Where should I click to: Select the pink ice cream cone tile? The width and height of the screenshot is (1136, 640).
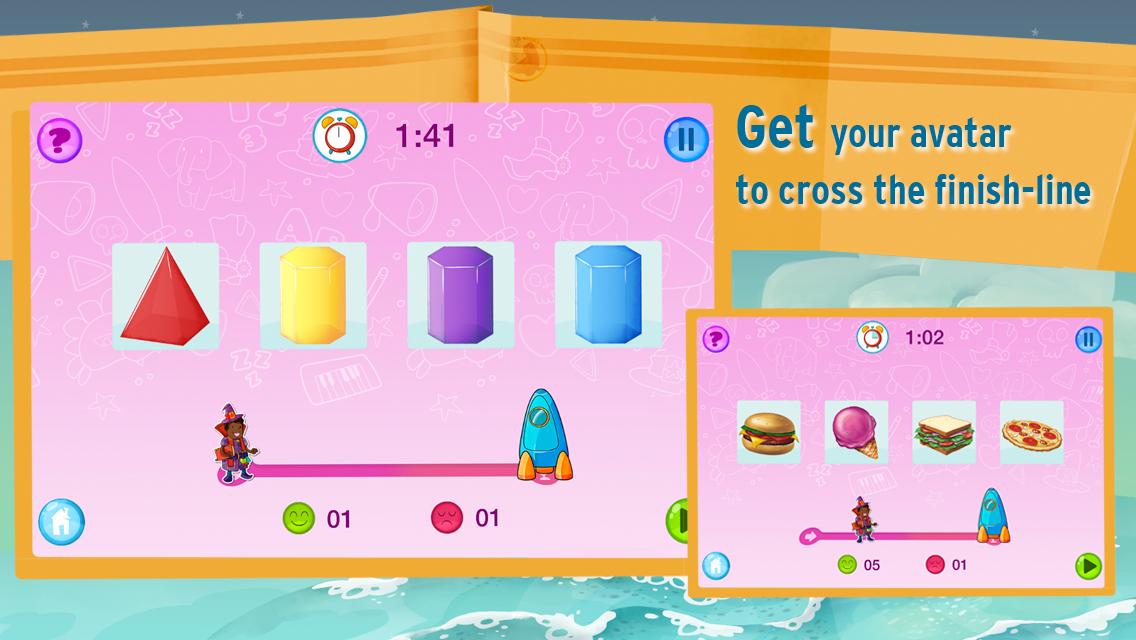[x=857, y=432]
